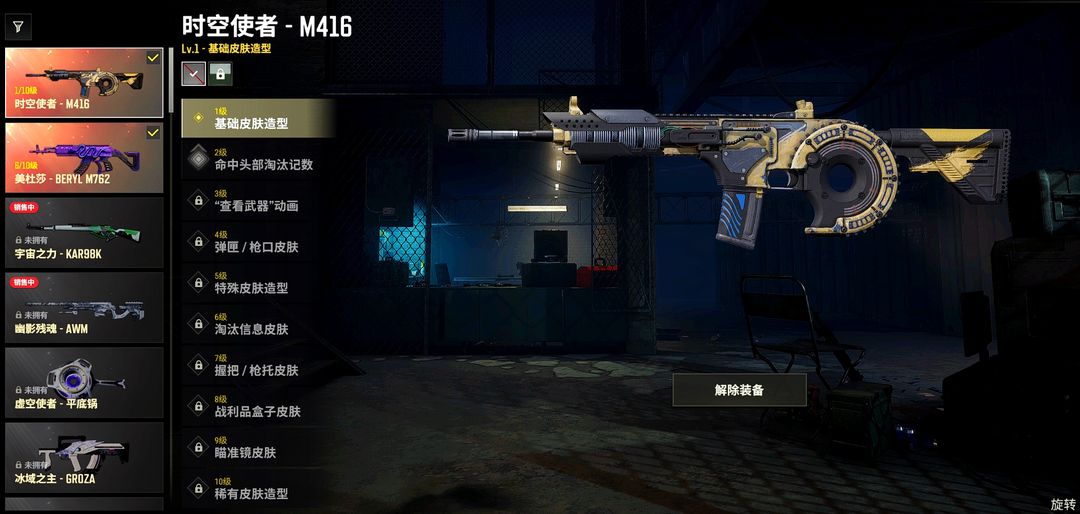Choose the 美杜莎 - BERYL M762 skin
The height and width of the screenshot is (514, 1080).
(x=84, y=157)
